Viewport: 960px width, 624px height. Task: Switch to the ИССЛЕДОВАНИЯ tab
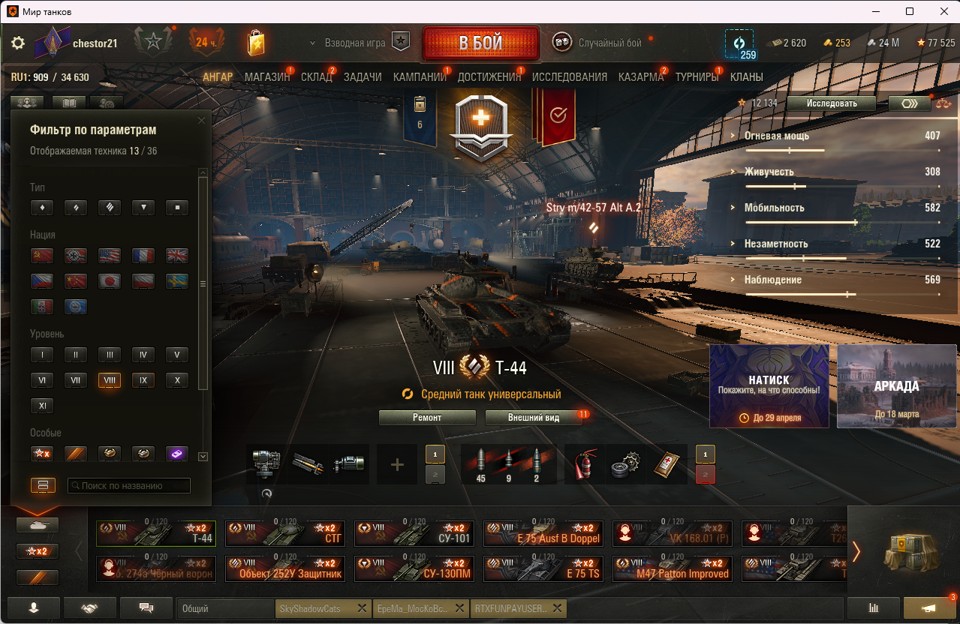point(569,77)
